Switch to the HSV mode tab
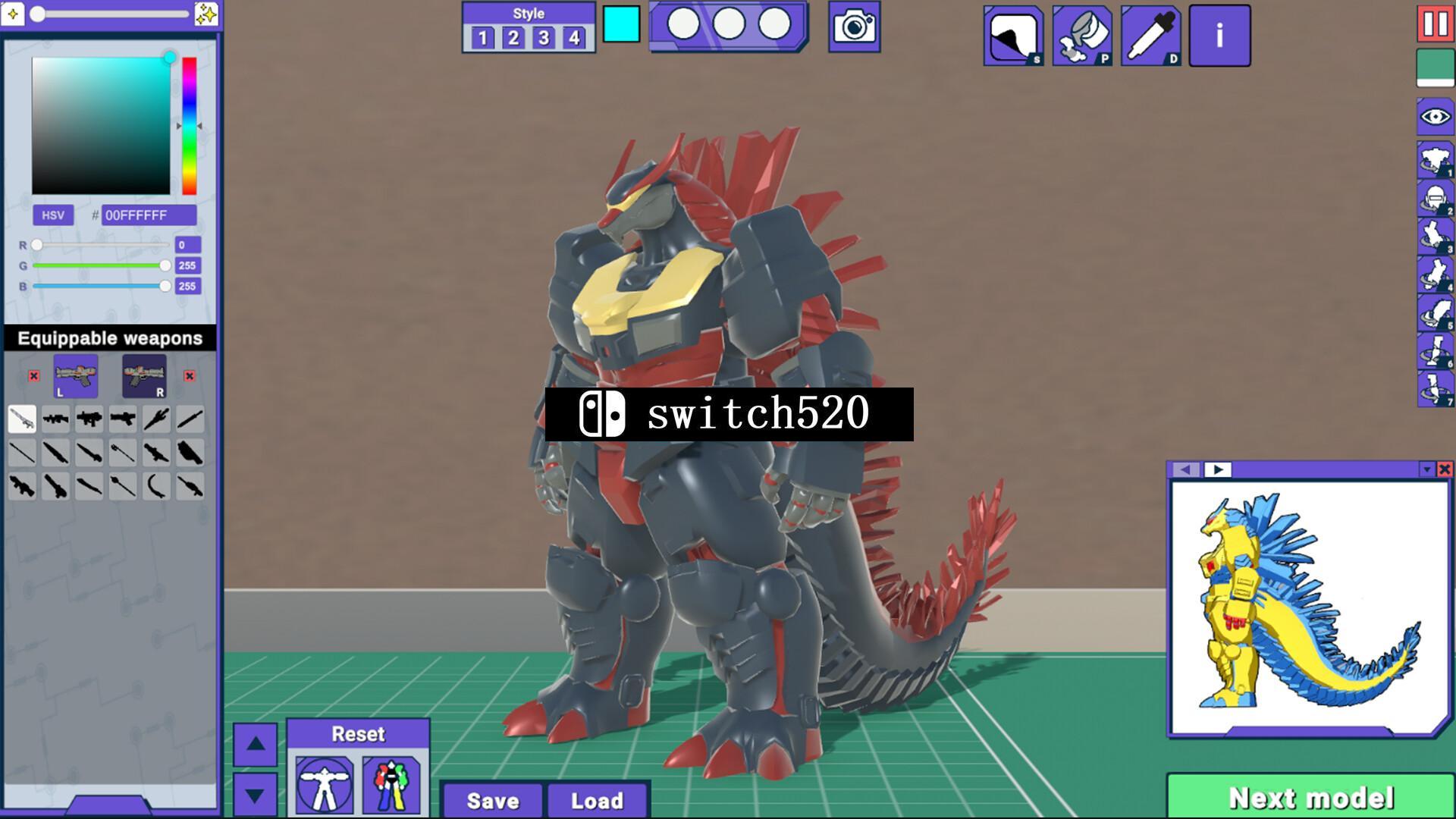Screen dimensions: 1456x819 point(52,215)
